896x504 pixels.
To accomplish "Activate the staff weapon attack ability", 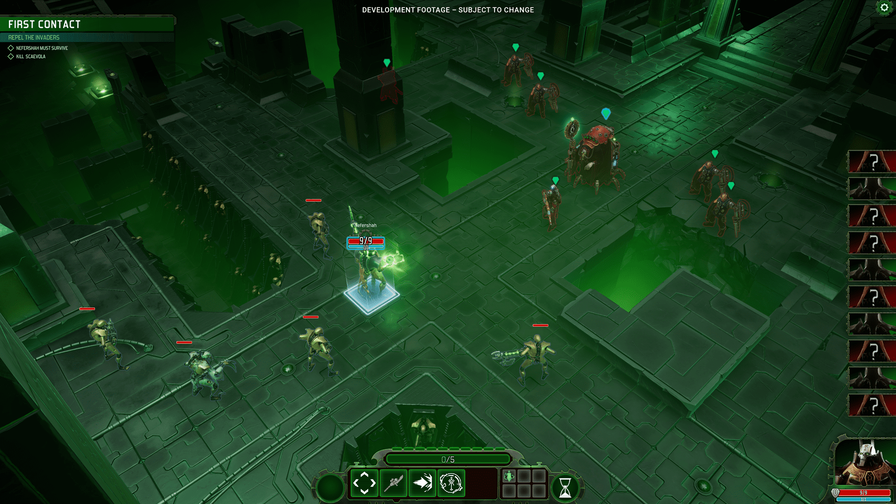I will pos(393,484).
